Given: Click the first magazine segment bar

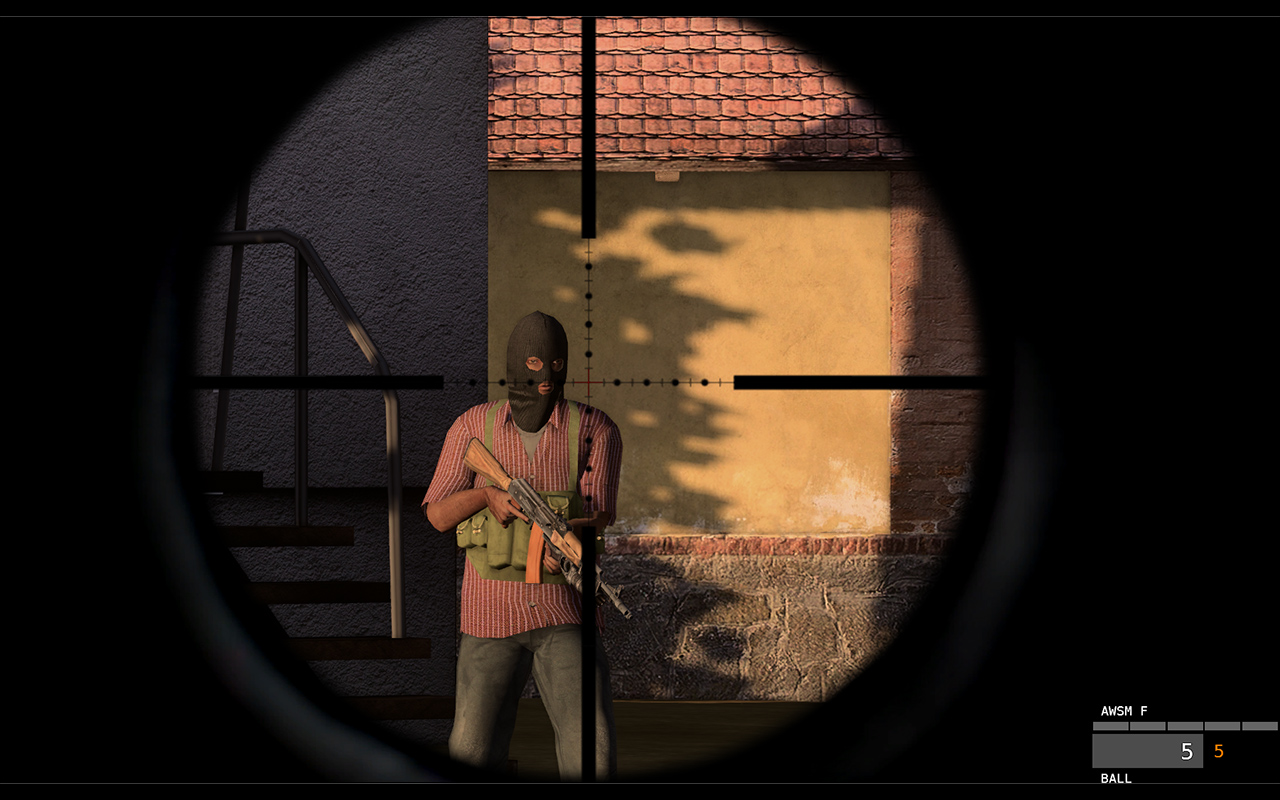Looking at the screenshot, I should pos(1111,726).
